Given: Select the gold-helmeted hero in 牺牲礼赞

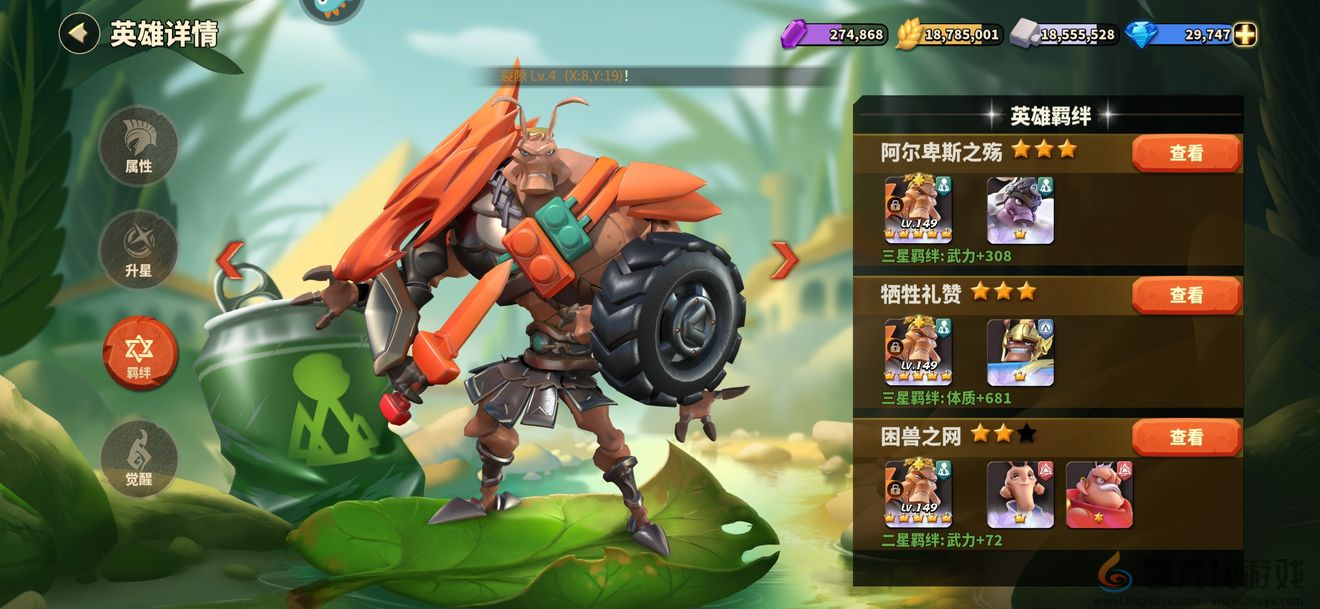Looking at the screenshot, I should coord(1020,353).
